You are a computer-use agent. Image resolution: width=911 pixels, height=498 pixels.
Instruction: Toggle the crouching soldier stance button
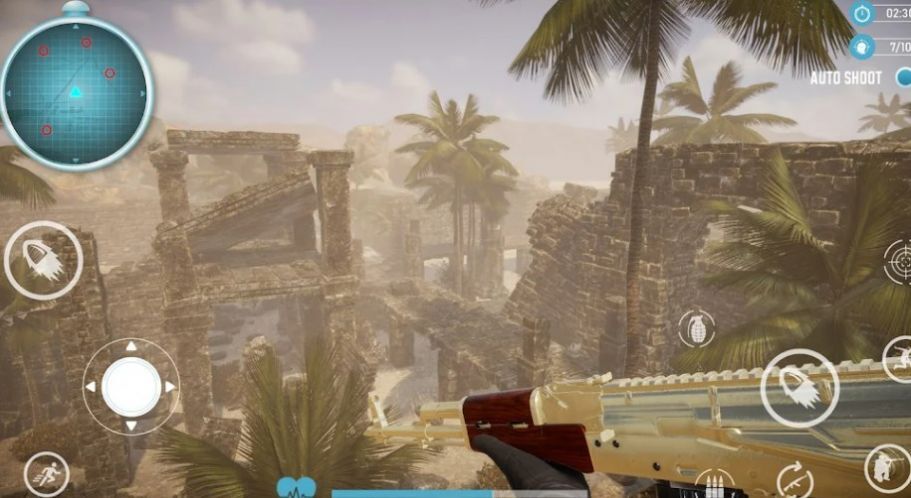coord(886,468)
